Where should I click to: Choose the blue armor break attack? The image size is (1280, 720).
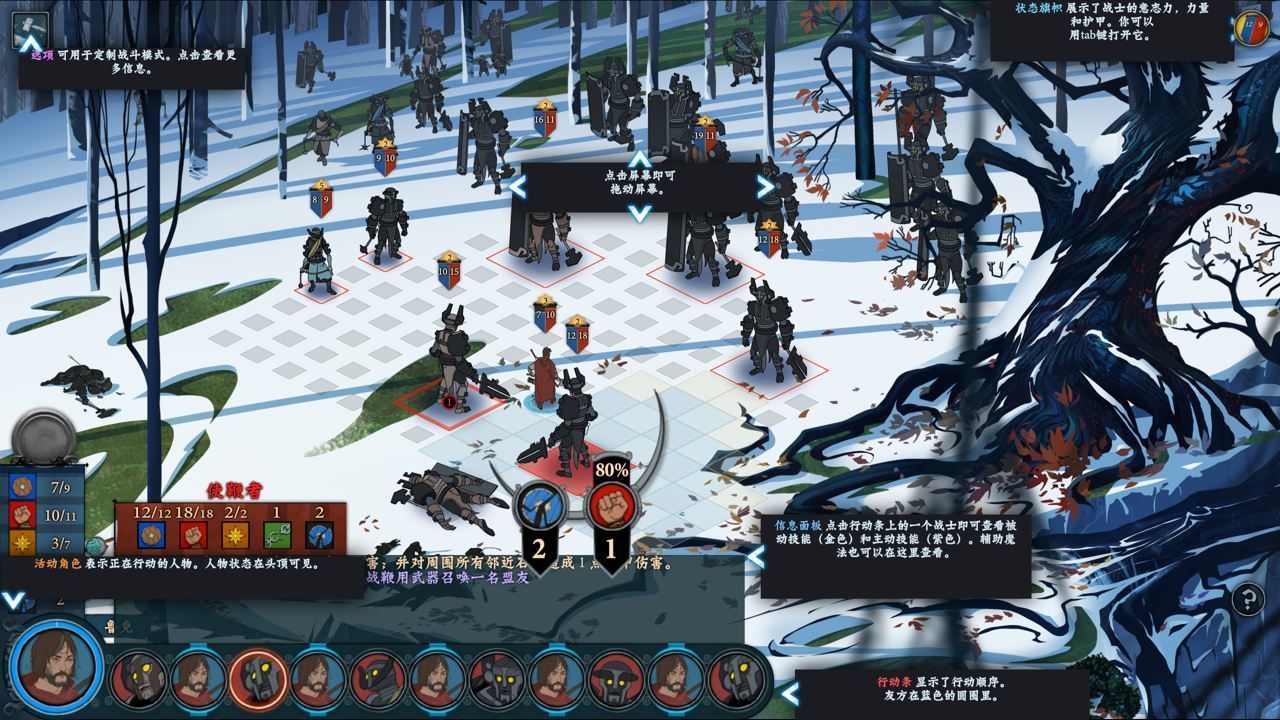click(539, 505)
